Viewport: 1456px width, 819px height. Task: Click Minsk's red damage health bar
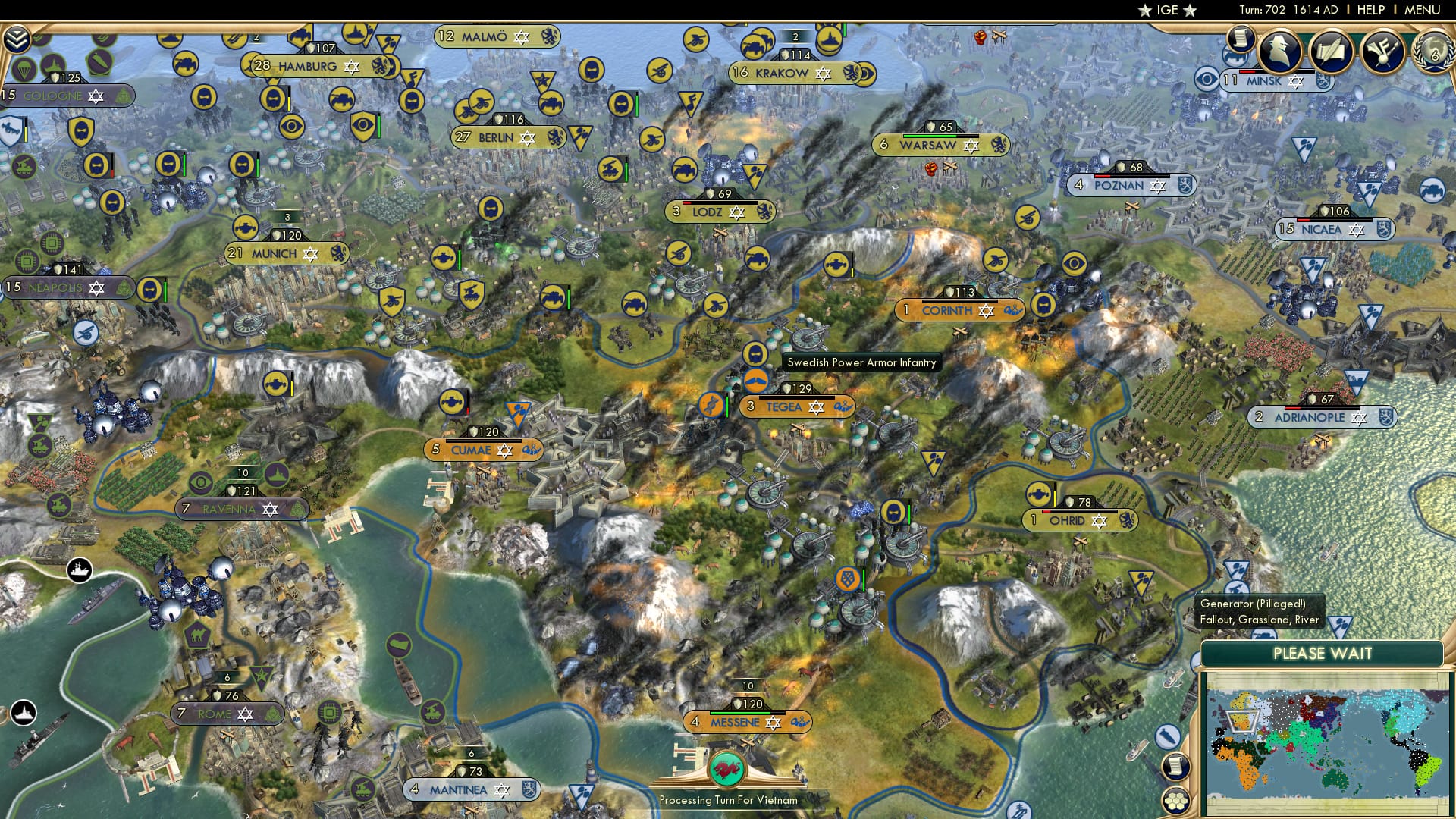[1247, 71]
